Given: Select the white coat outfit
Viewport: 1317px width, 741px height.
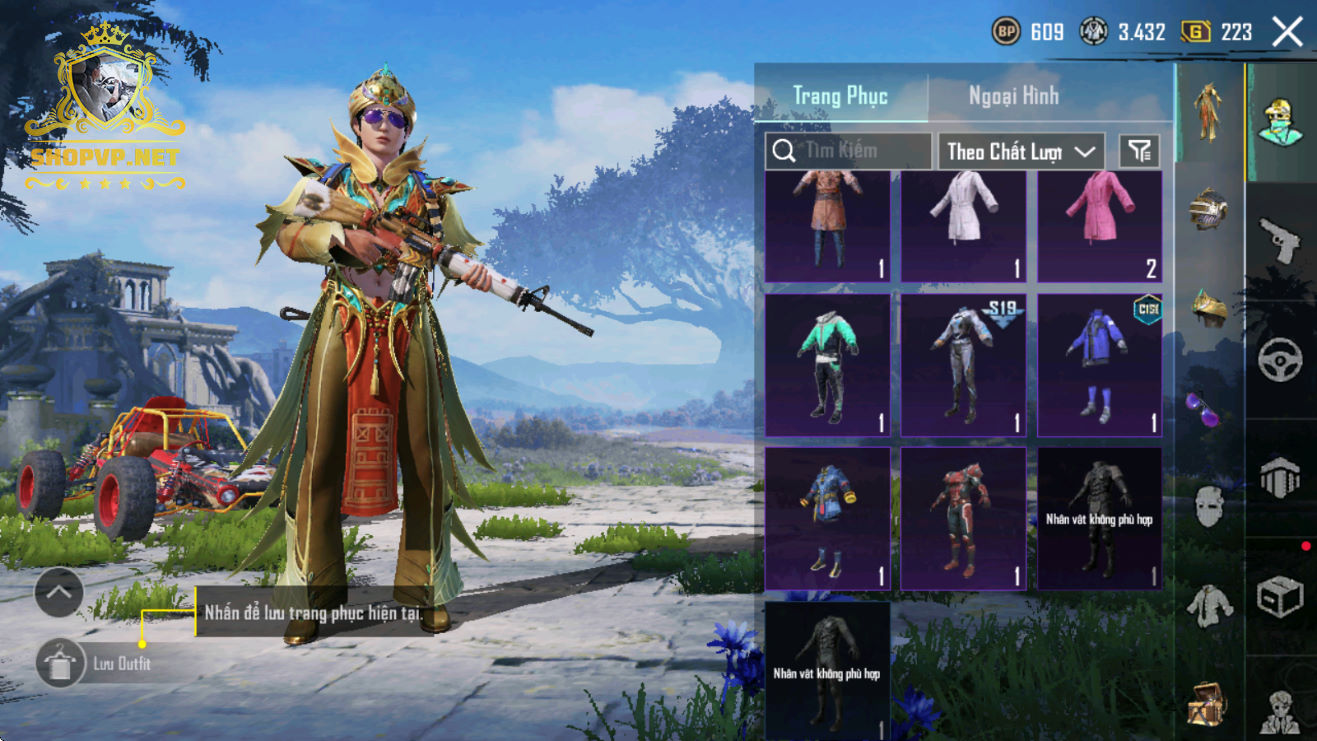Looking at the screenshot, I should coord(963,226).
